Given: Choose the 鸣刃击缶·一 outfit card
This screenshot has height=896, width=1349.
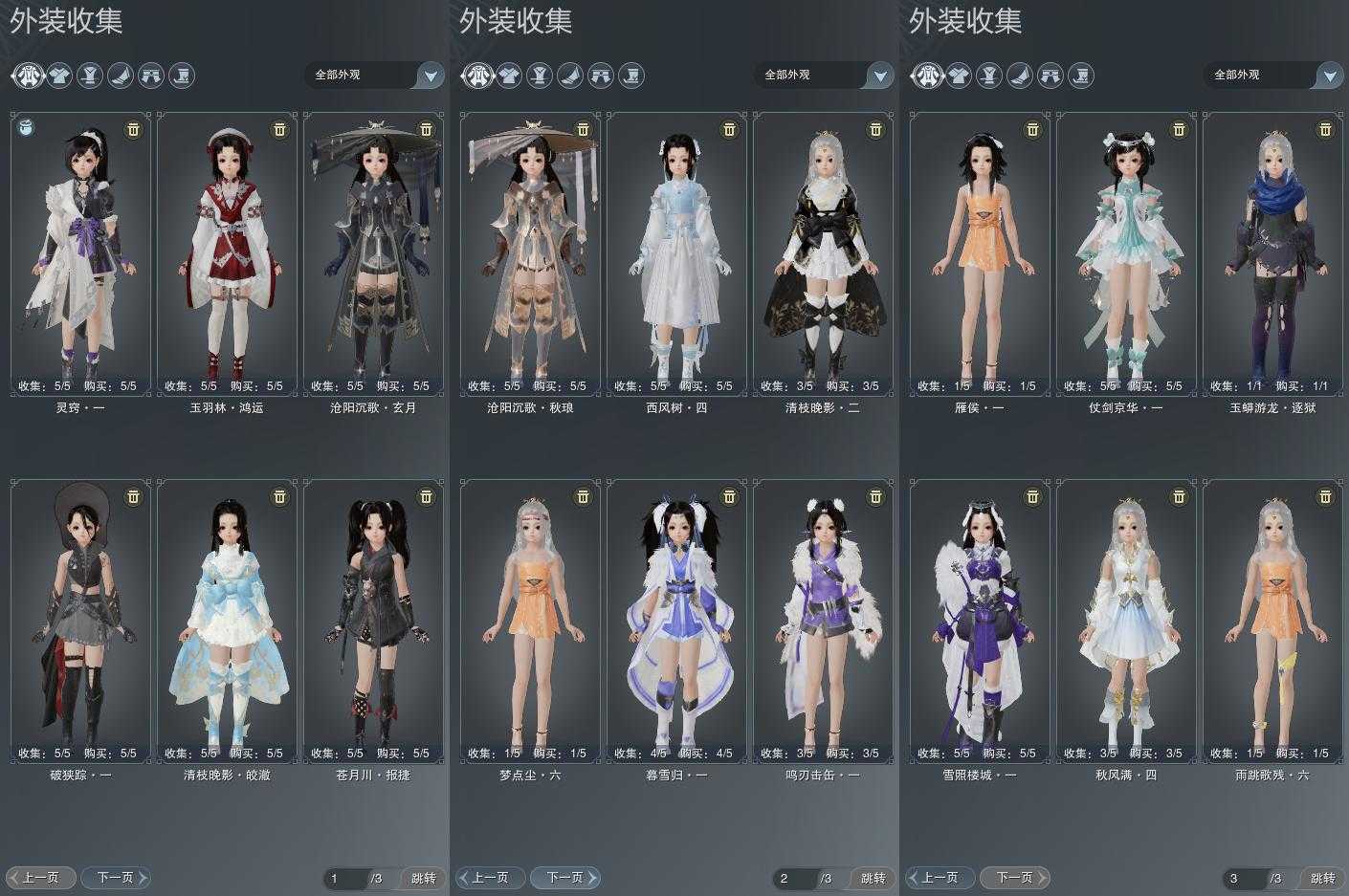Looking at the screenshot, I should point(823,622).
